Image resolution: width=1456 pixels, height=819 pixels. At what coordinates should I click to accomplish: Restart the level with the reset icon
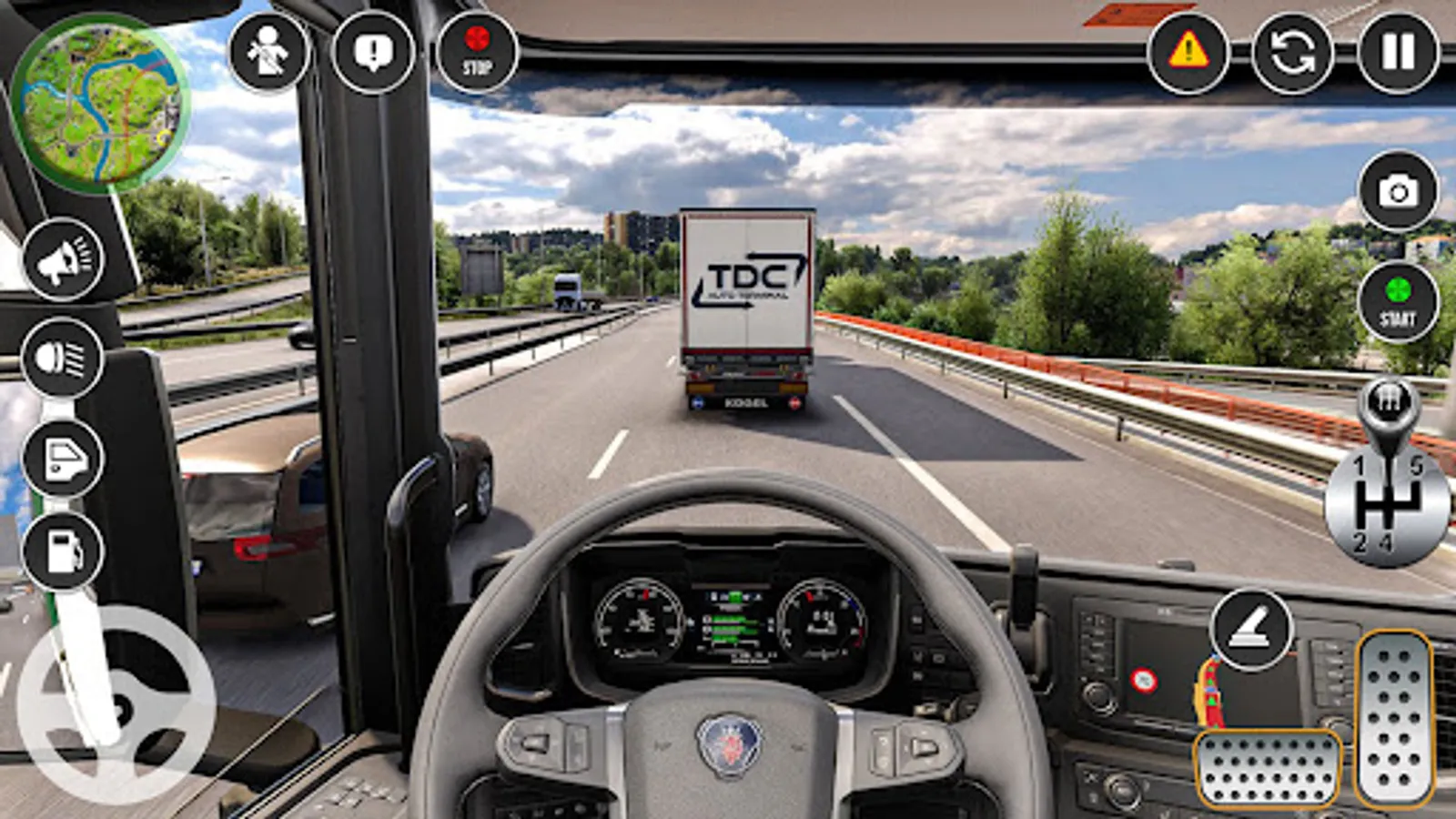(x=1292, y=55)
